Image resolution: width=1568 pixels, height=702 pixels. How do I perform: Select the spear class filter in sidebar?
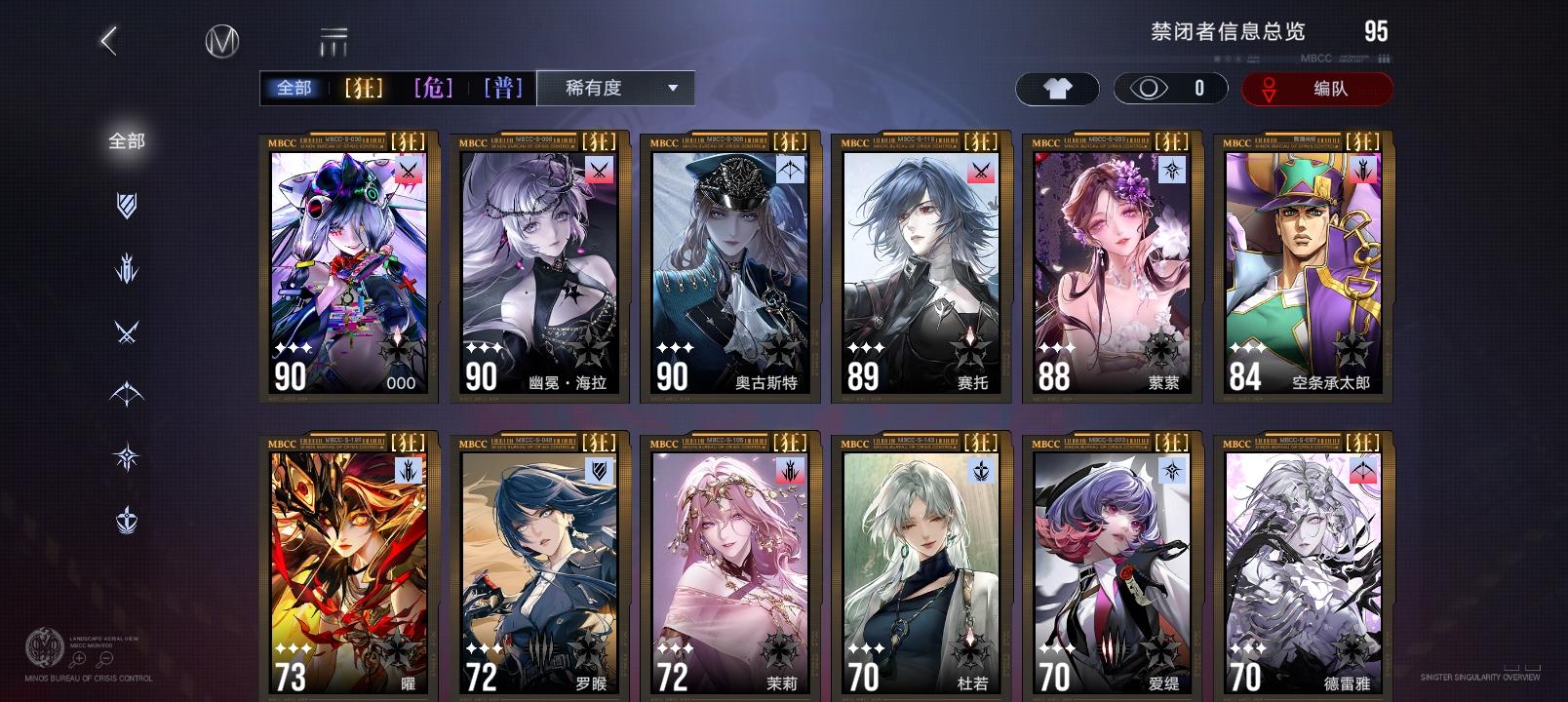pyautogui.click(x=127, y=267)
